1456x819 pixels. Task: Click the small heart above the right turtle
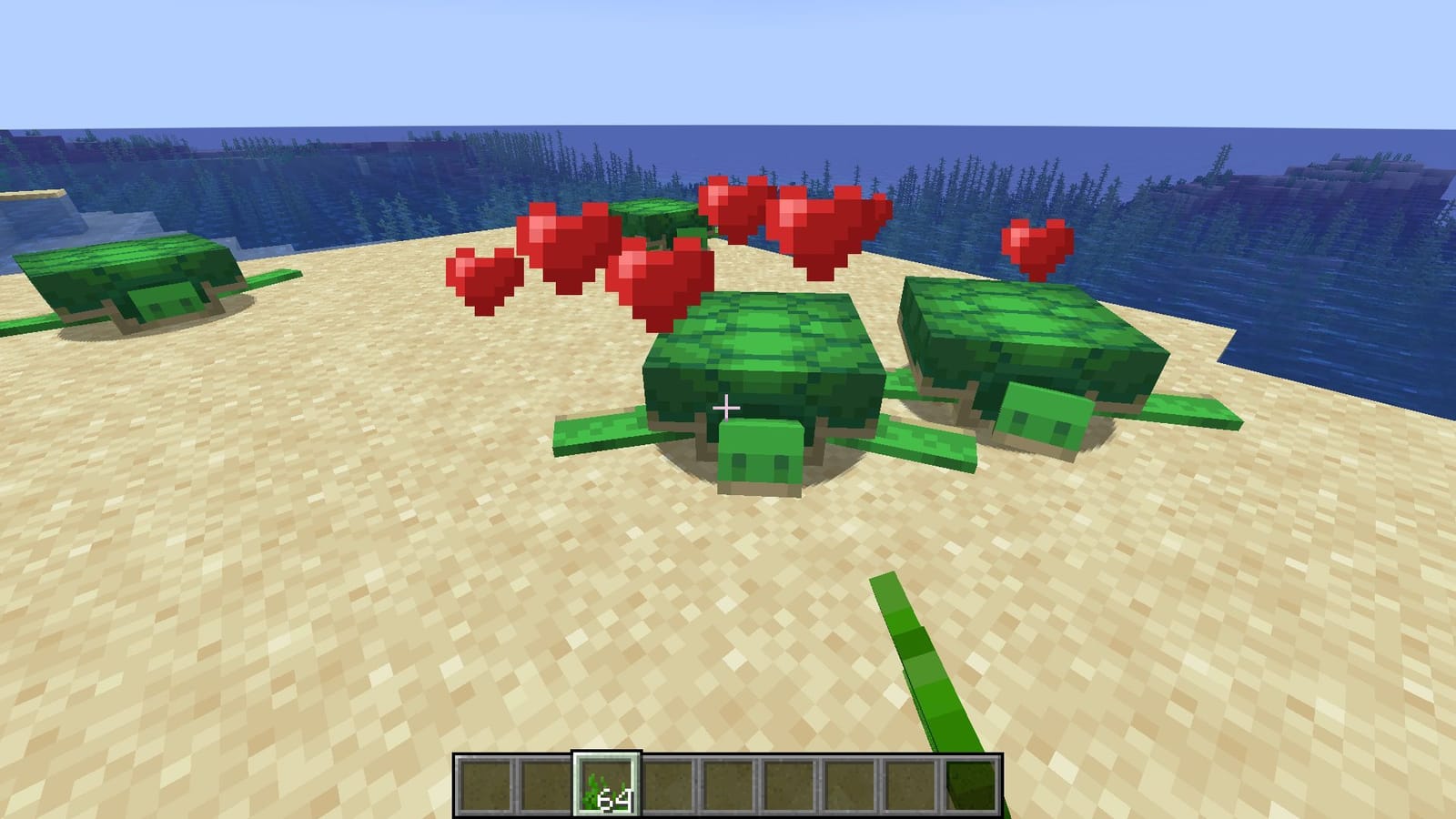1037,246
